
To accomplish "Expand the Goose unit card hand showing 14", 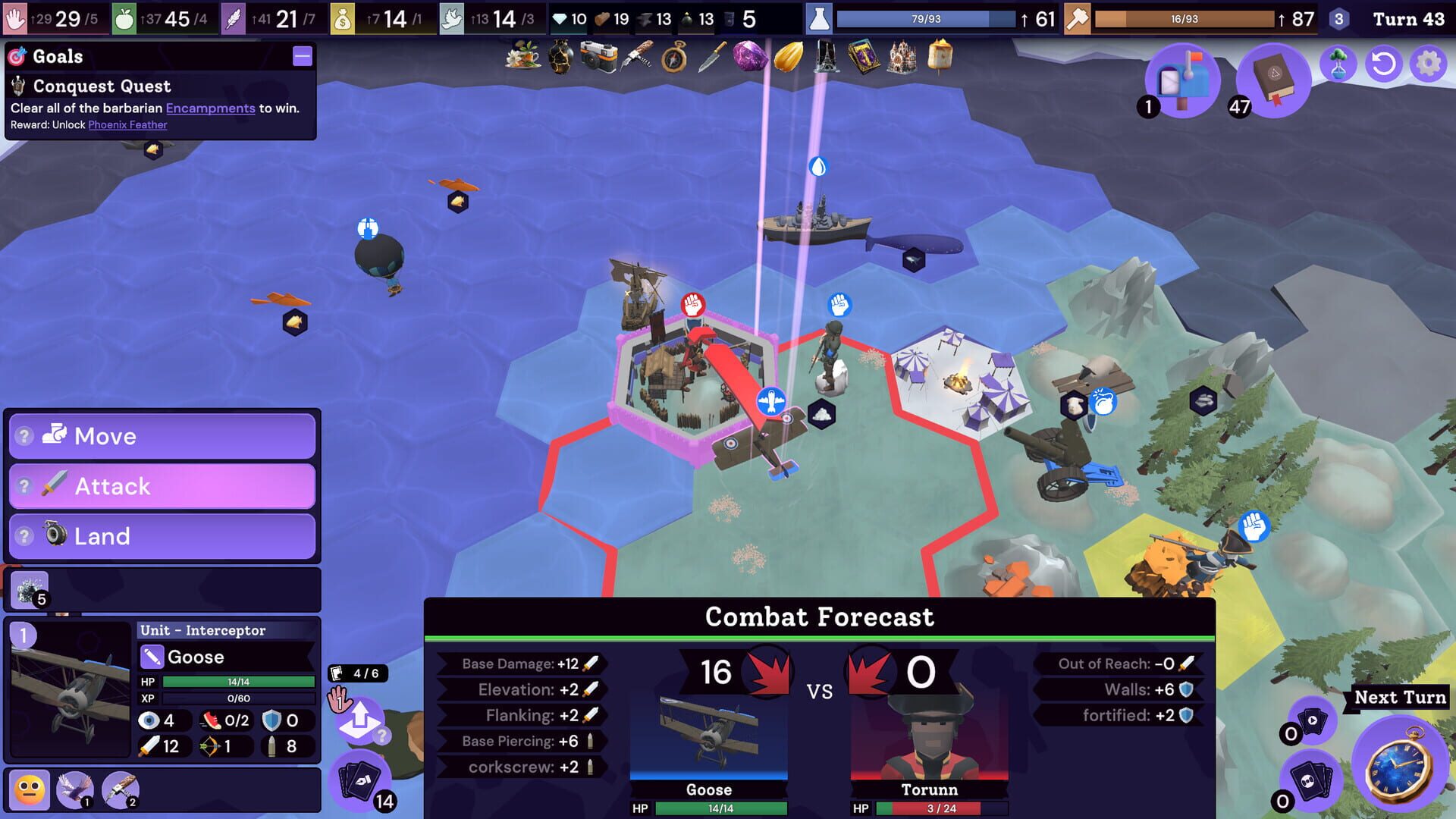I will point(362,780).
